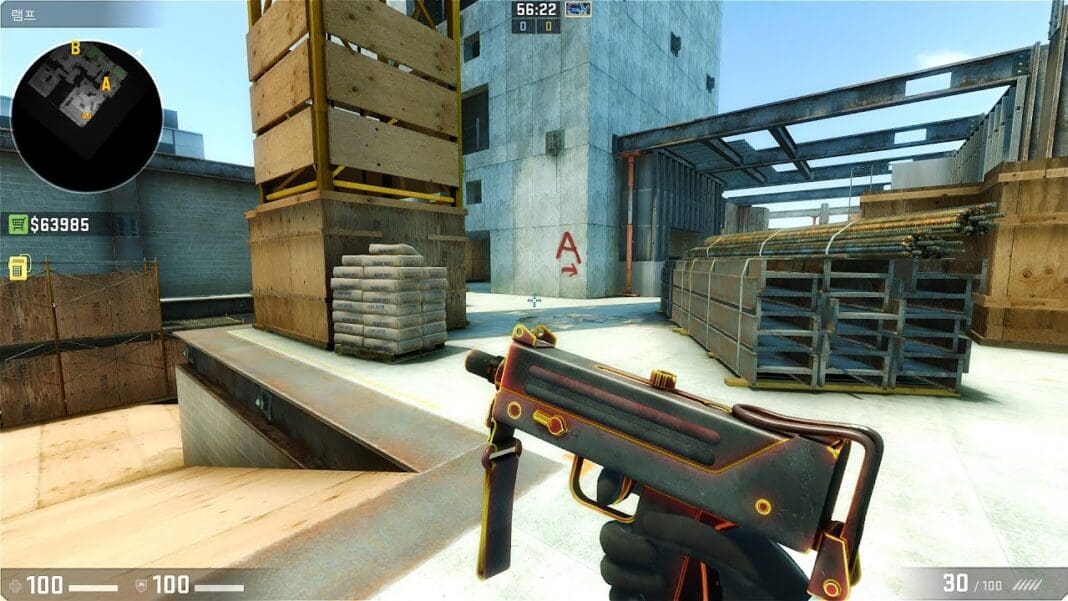The height and width of the screenshot is (601, 1068).
Task: Open the buy menu via green cart icon
Action: [17, 224]
